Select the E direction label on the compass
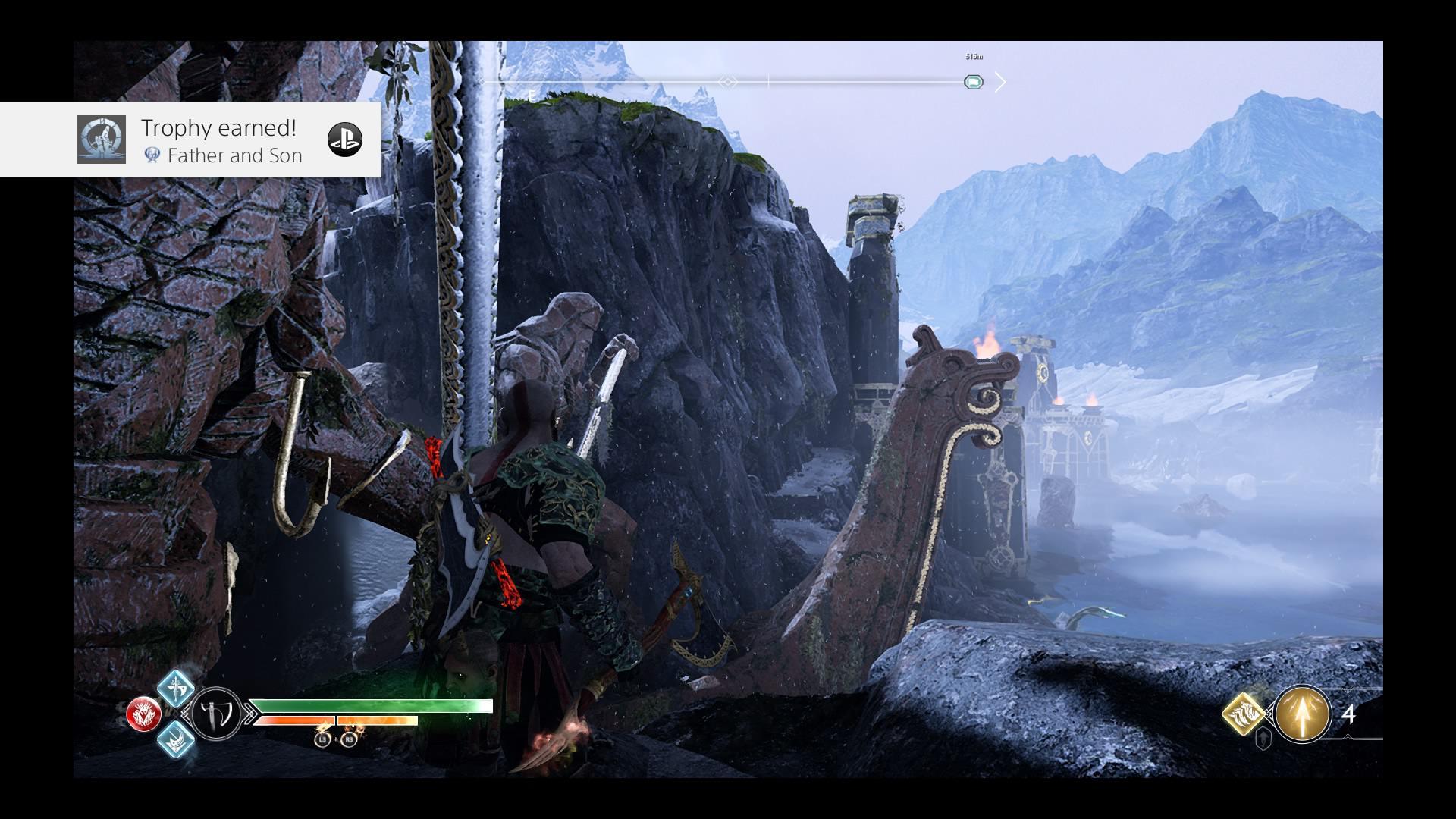The width and height of the screenshot is (1456, 819). (531, 95)
